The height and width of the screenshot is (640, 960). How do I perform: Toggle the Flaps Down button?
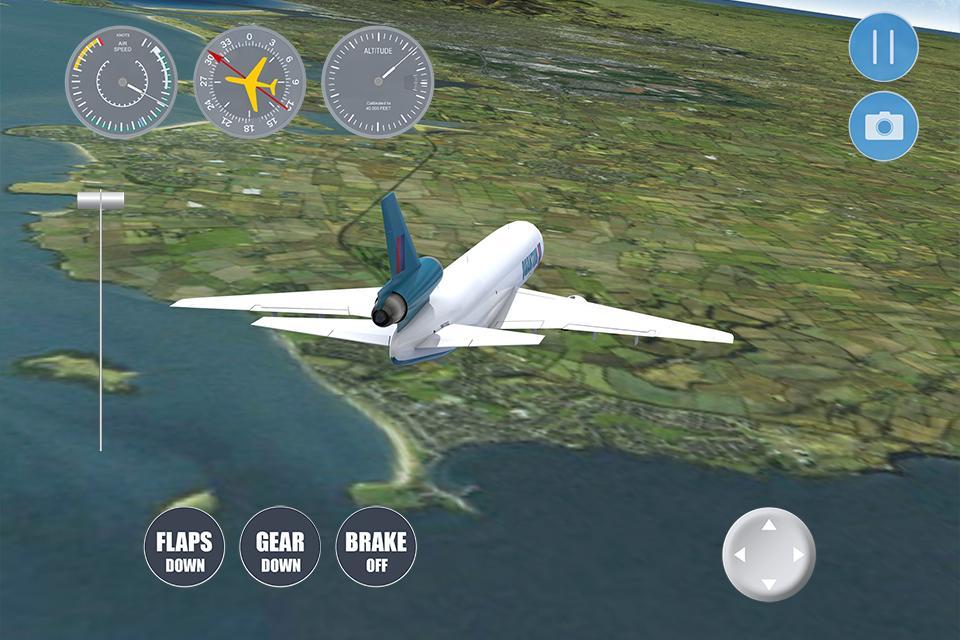184,547
